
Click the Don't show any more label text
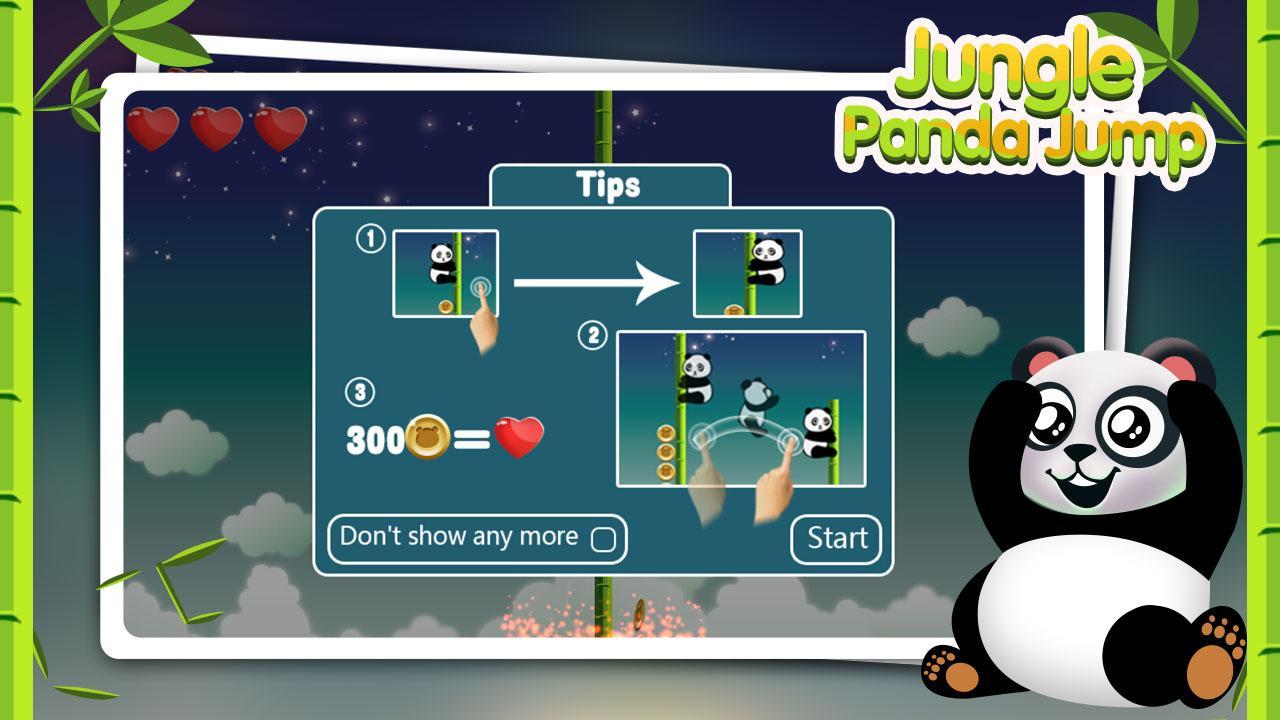[x=462, y=536]
